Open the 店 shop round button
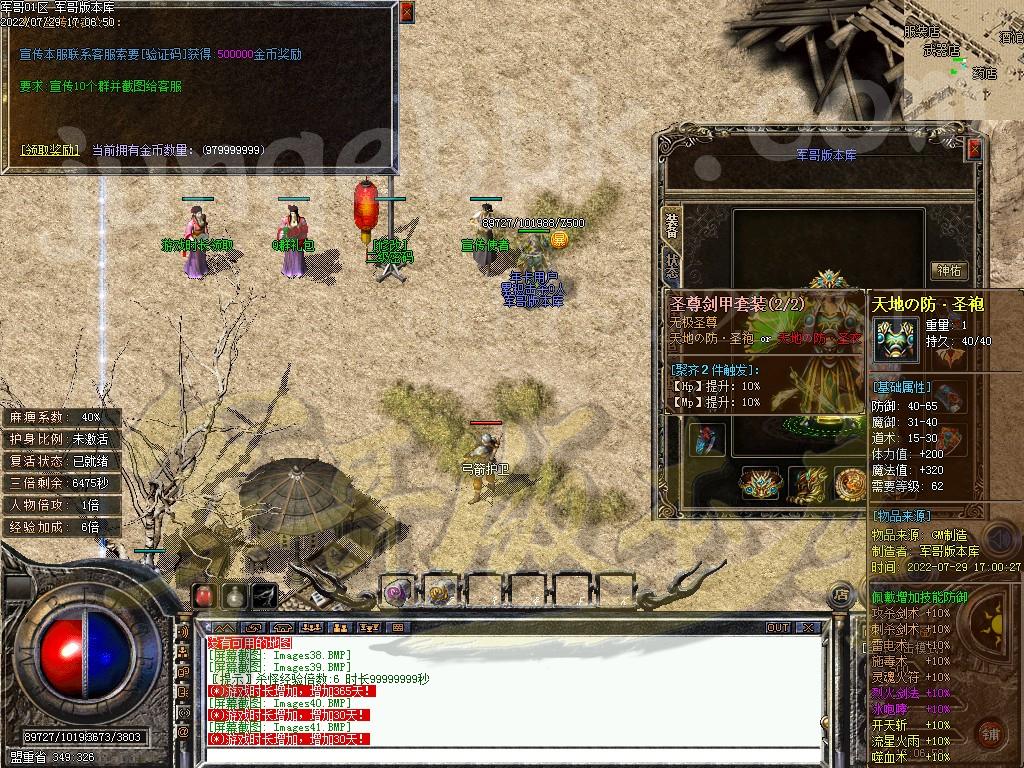This screenshot has height=768, width=1024. coord(842,595)
